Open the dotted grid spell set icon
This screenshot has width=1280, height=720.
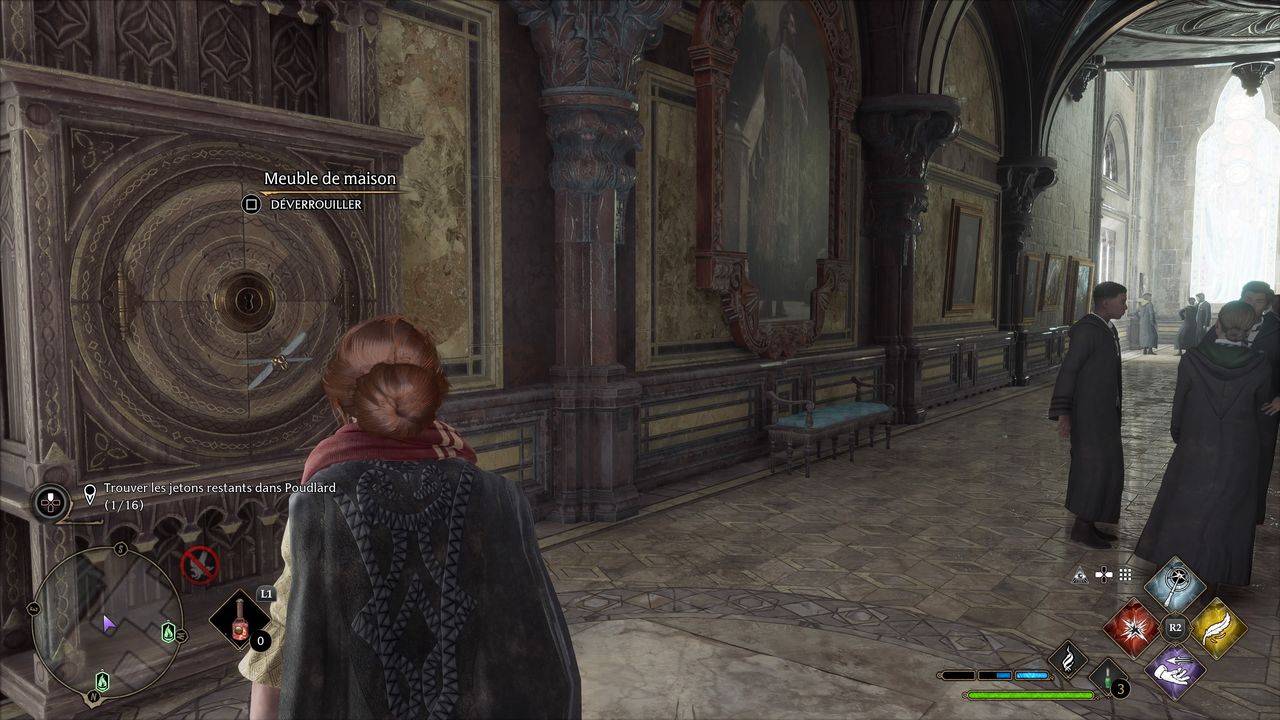click(1125, 575)
